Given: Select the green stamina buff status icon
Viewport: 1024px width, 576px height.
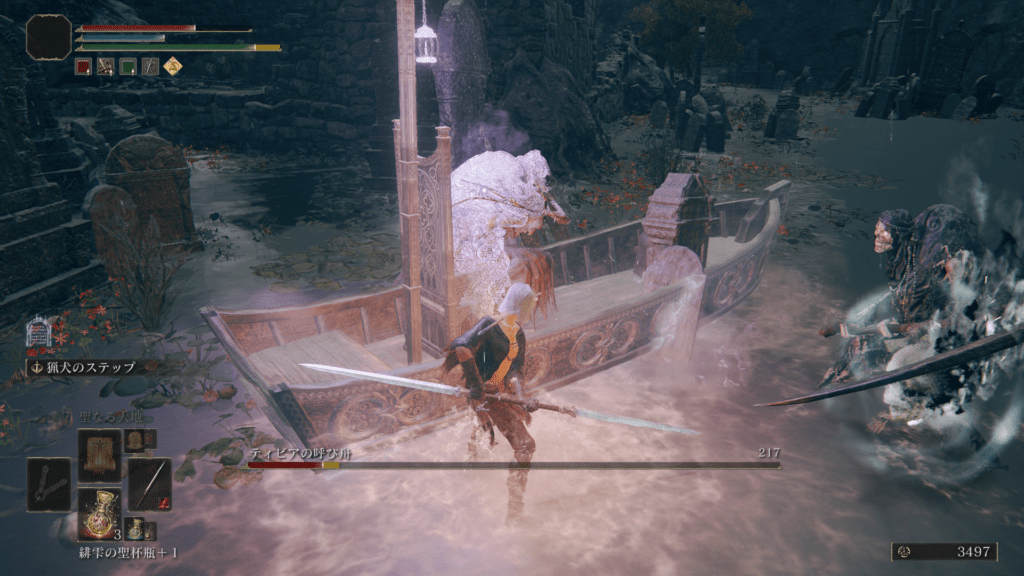Looking at the screenshot, I should coord(128,67).
